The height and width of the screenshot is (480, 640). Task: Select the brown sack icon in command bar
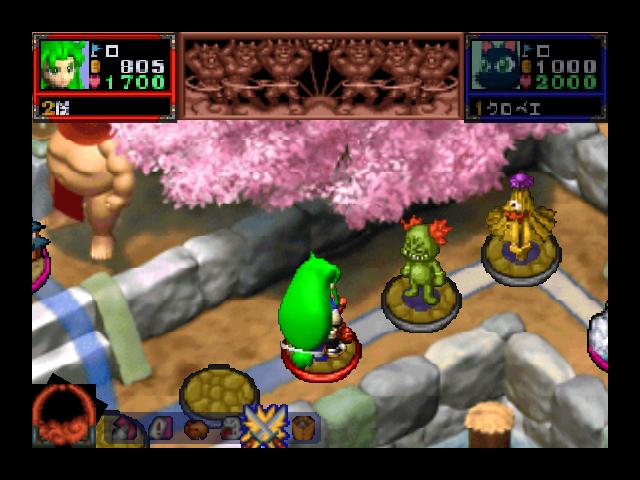click(x=196, y=429)
